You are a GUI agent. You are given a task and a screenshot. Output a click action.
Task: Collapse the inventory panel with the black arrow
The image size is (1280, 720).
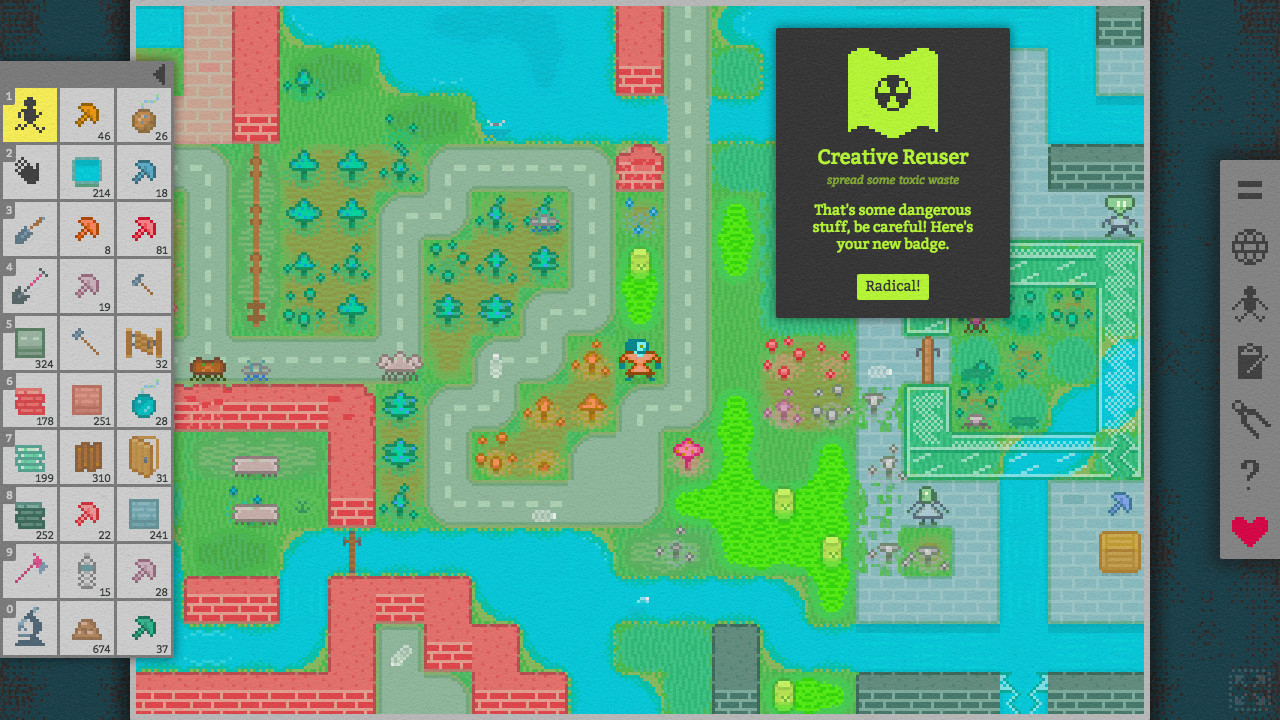pos(159,73)
